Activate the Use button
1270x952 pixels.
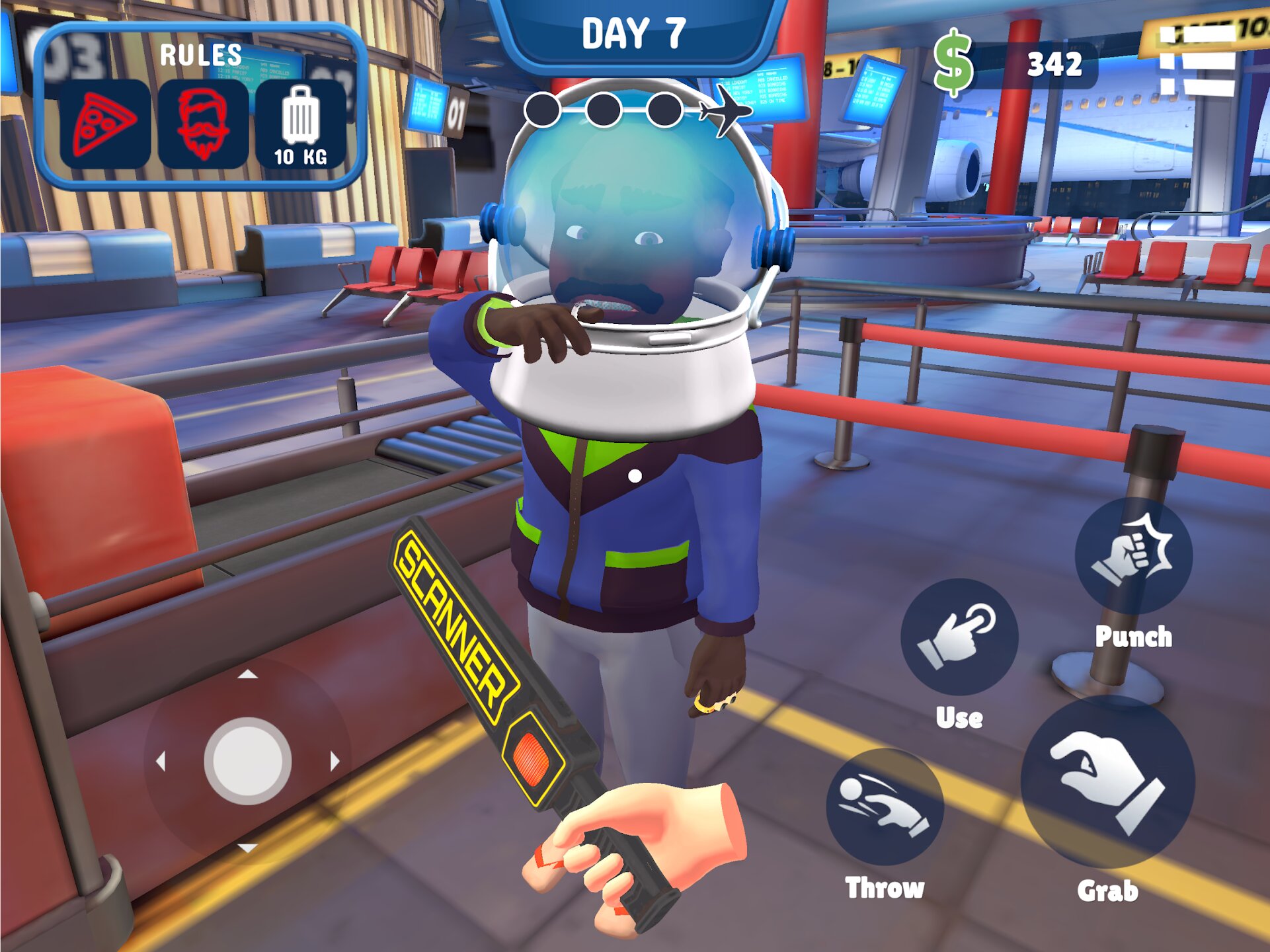click(x=959, y=636)
